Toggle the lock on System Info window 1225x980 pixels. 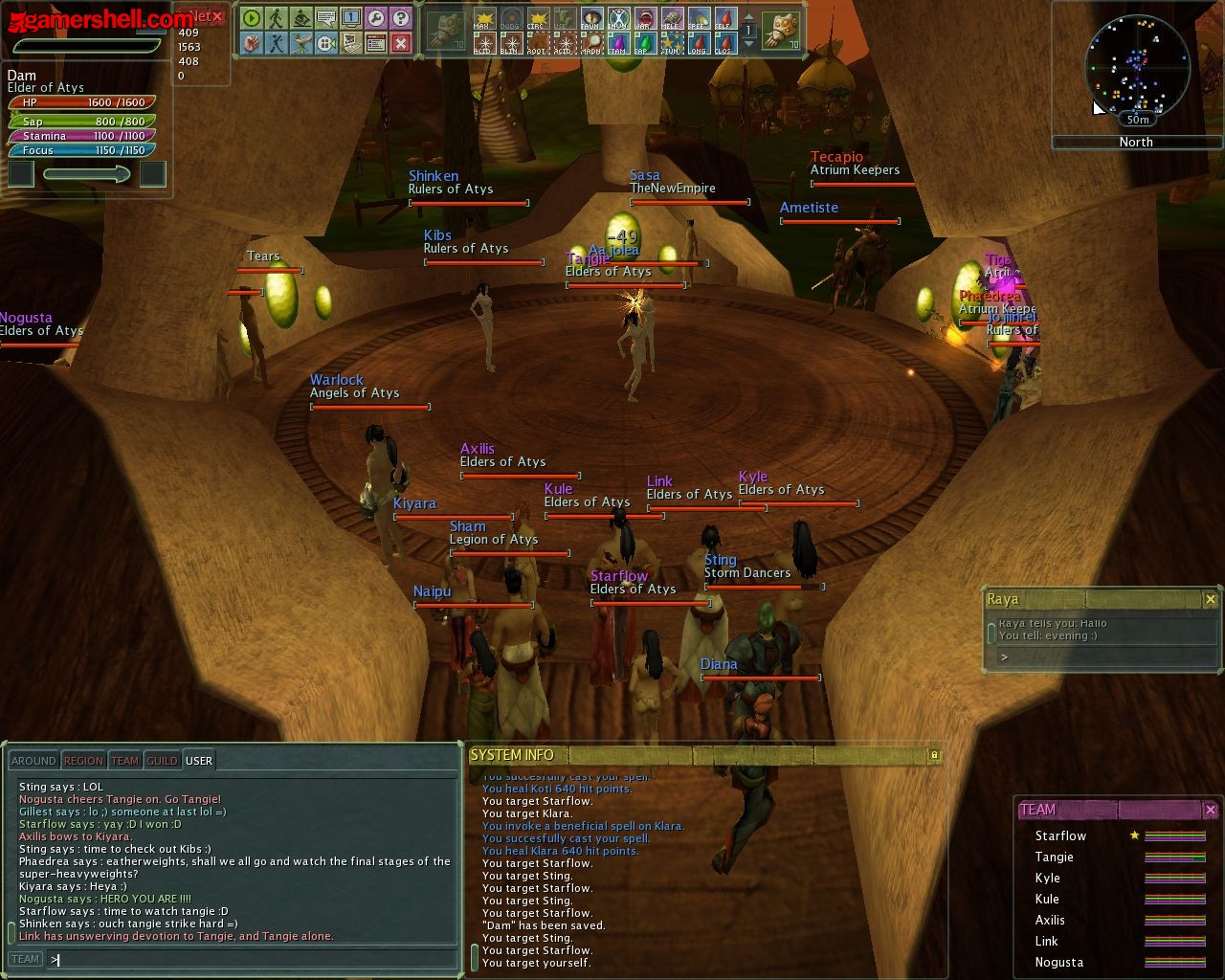click(x=934, y=755)
